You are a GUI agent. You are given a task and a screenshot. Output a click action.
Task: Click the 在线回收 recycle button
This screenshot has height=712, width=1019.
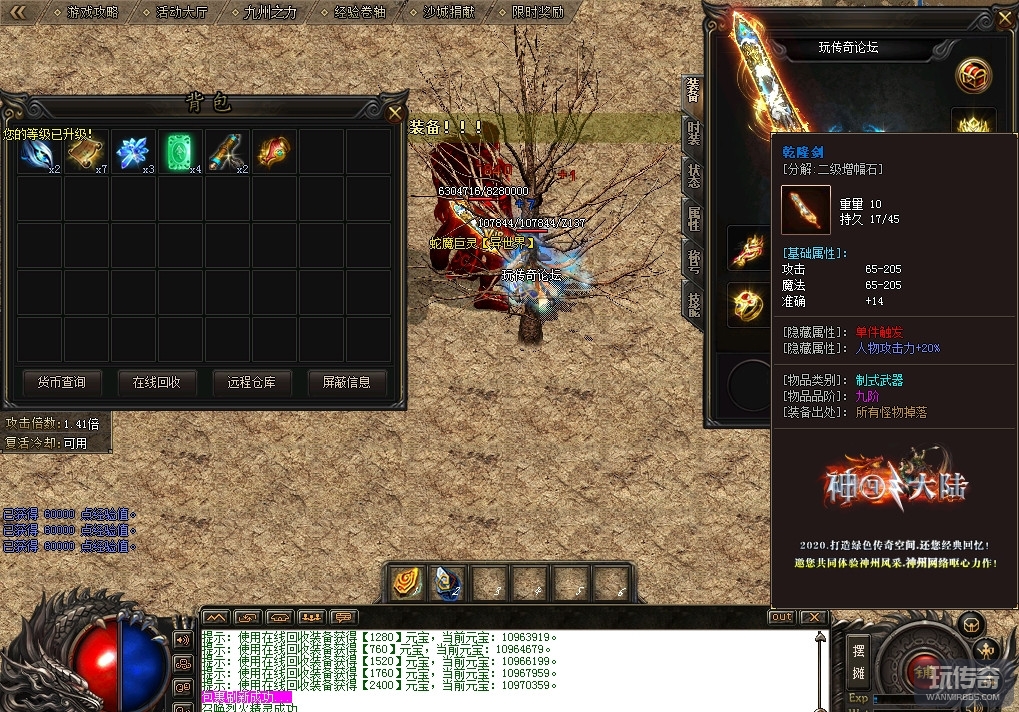tap(156, 382)
